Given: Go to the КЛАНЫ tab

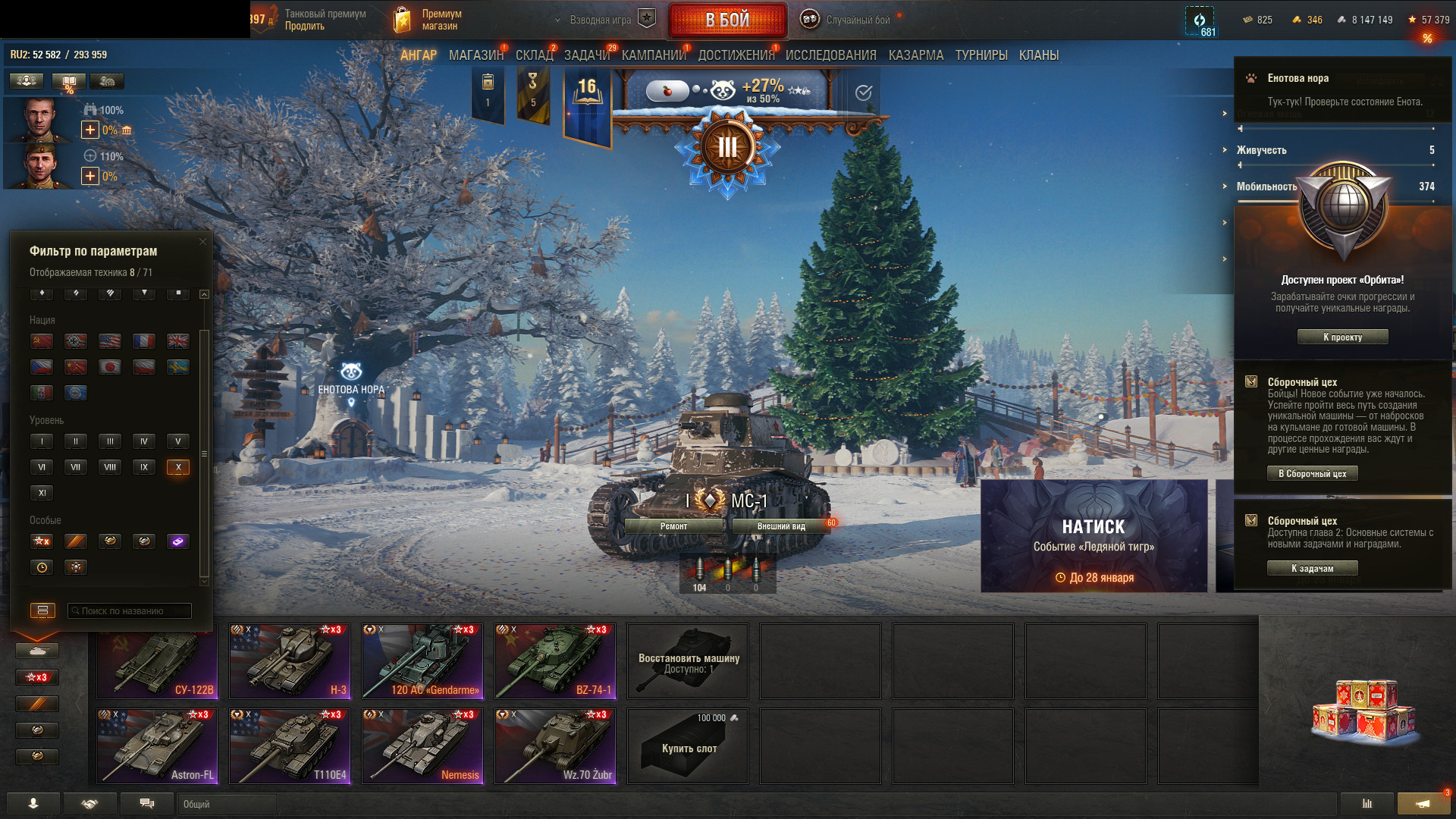Looking at the screenshot, I should (1038, 55).
